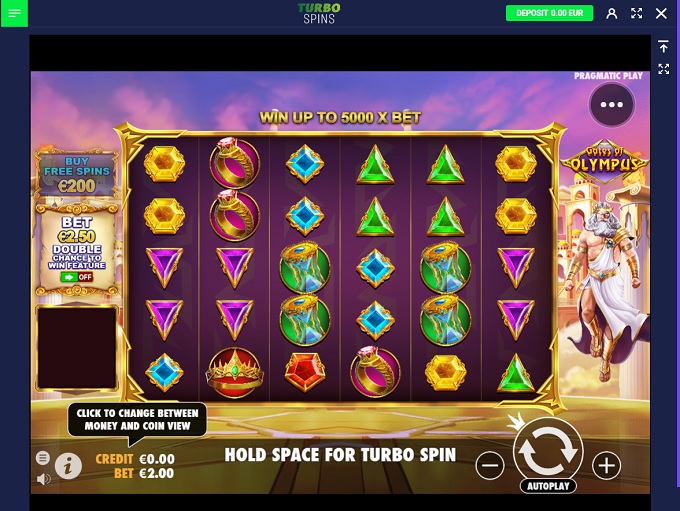The image size is (680, 511).
Task: Expand the game using sidebar fullscreen icon
Action: tap(663, 69)
